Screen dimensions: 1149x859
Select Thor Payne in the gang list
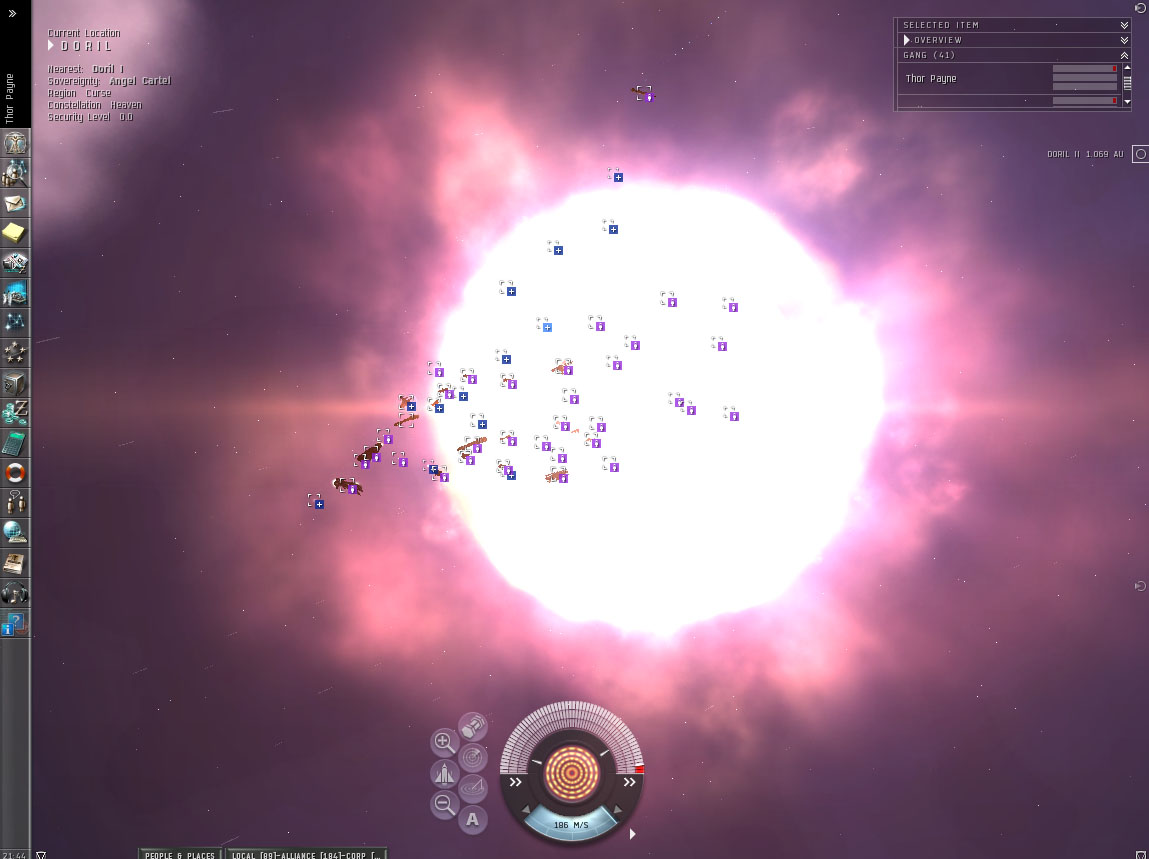click(931, 78)
